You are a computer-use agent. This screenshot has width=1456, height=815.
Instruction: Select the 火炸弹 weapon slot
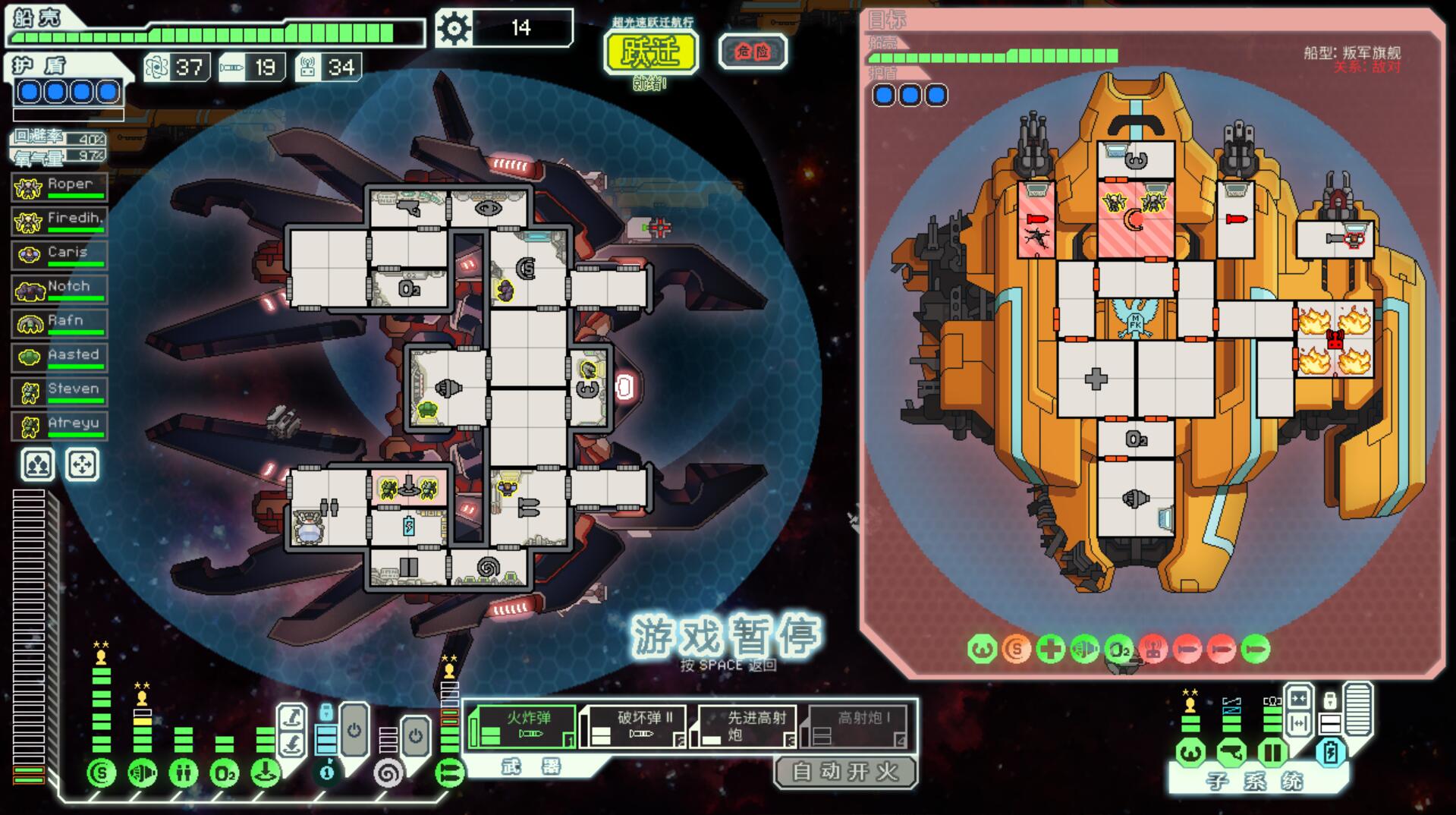522,727
